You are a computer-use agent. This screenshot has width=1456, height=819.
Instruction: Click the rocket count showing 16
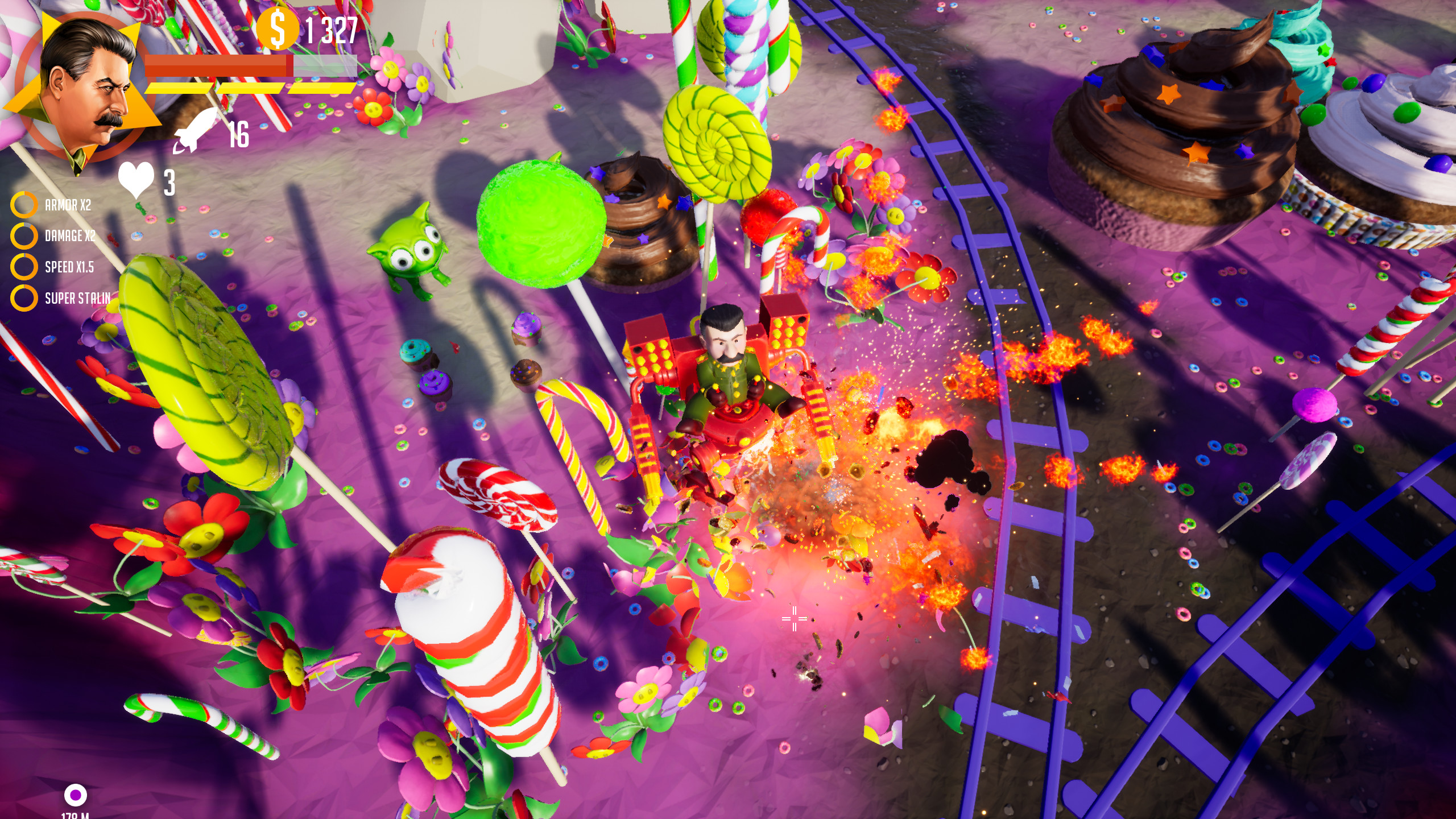[x=239, y=135]
